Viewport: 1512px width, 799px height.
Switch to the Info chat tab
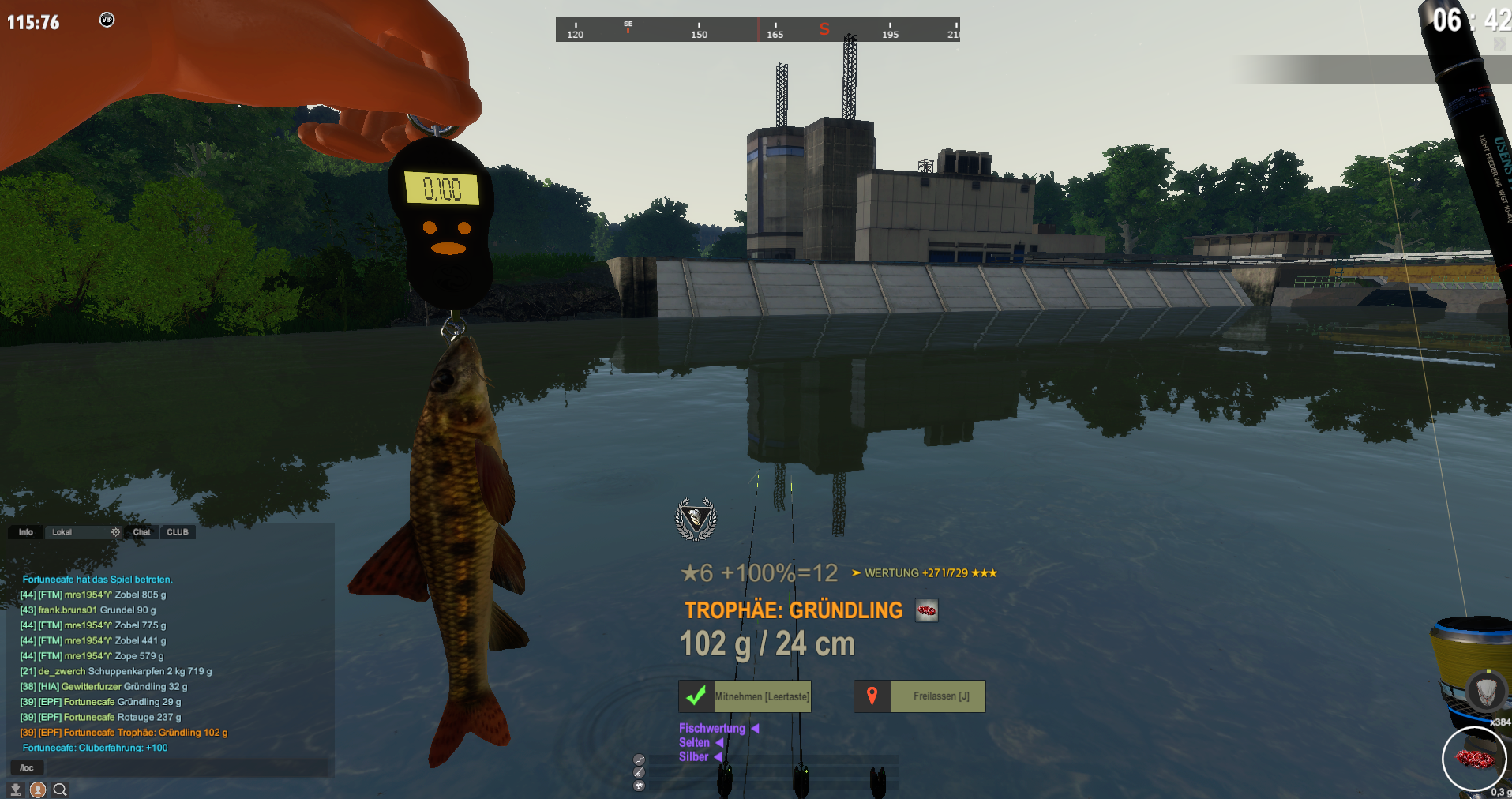click(26, 532)
